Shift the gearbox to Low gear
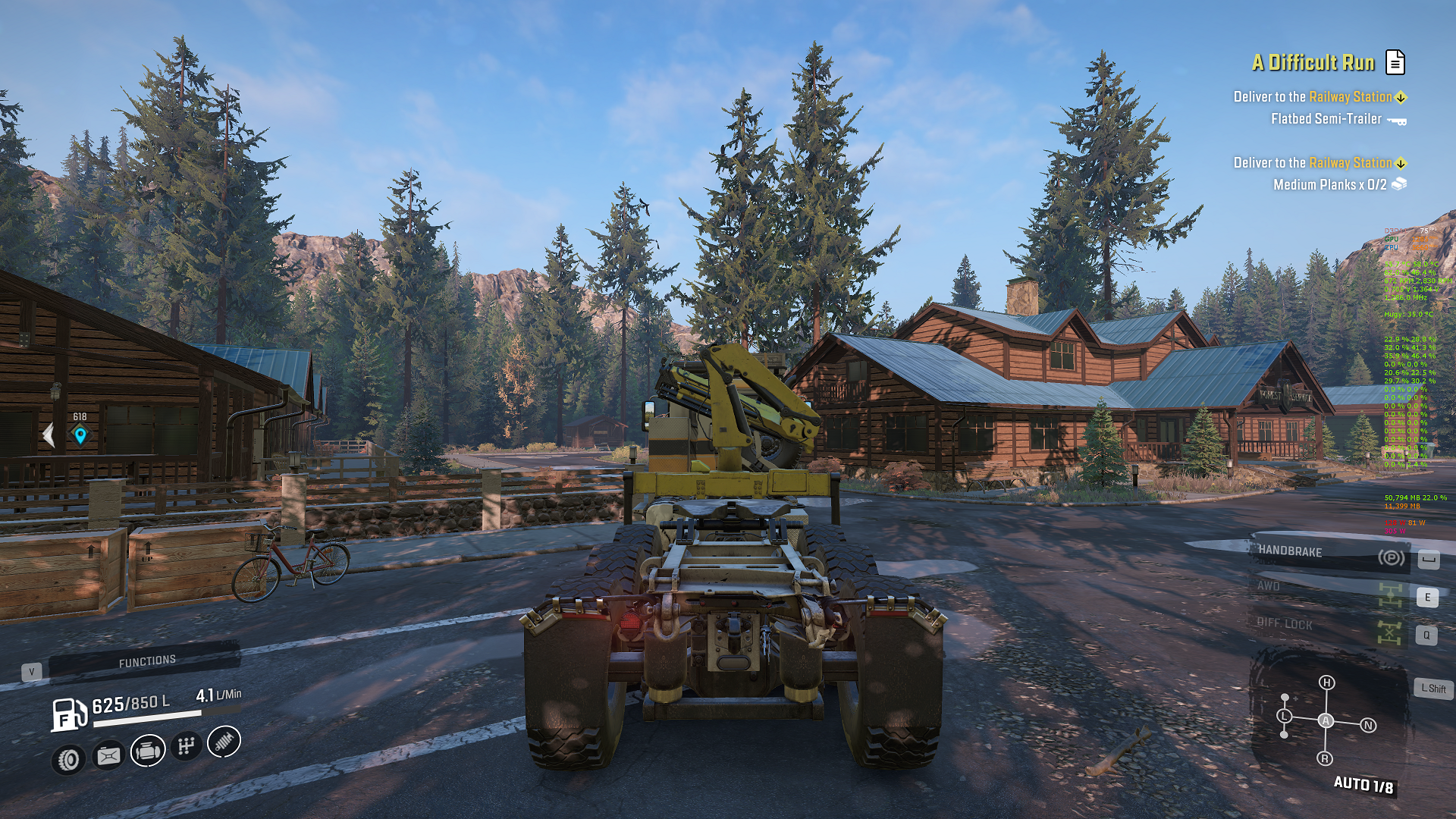1456x819 pixels. (1284, 716)
